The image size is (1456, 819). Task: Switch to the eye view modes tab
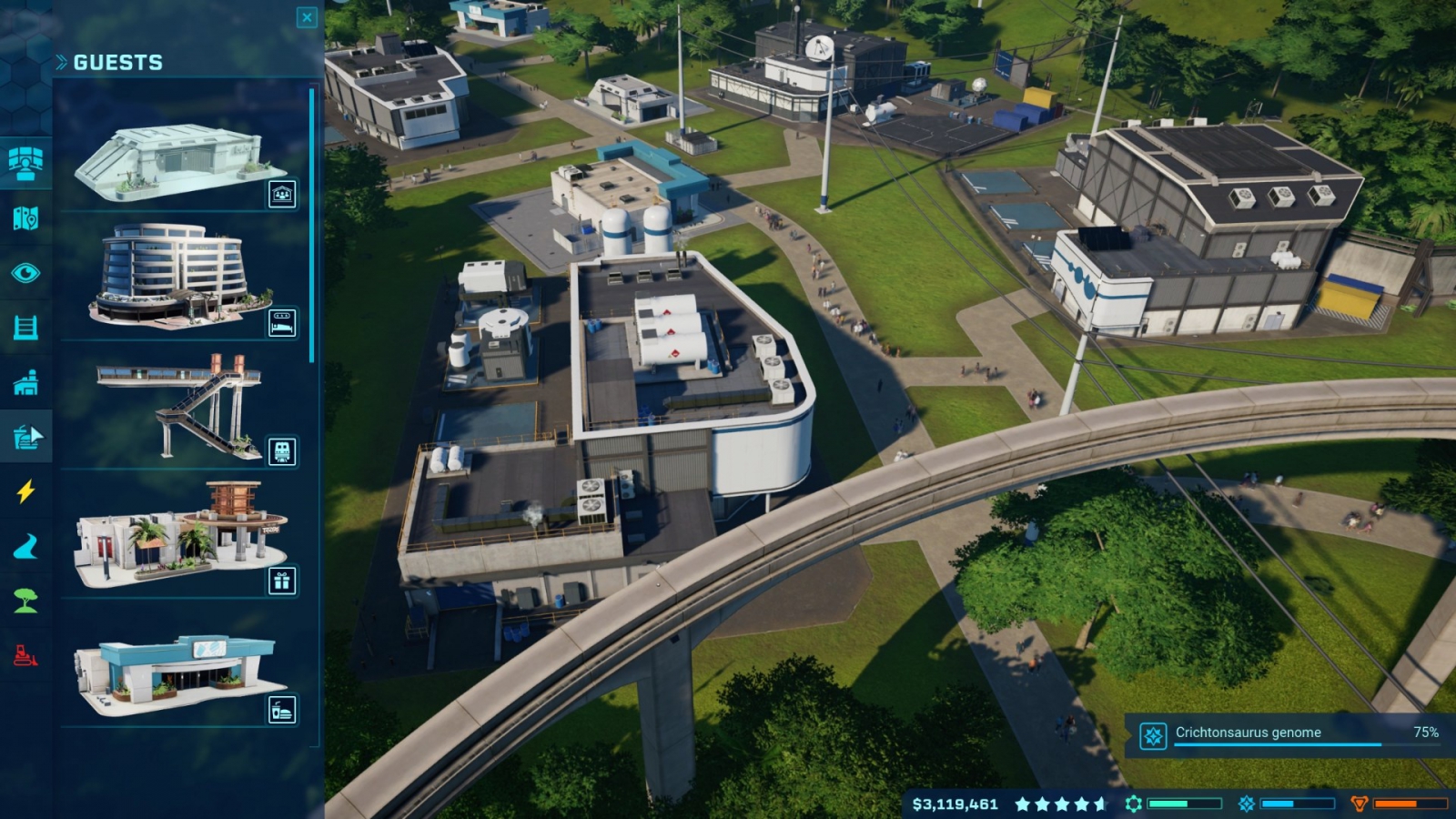coord(25,273)
